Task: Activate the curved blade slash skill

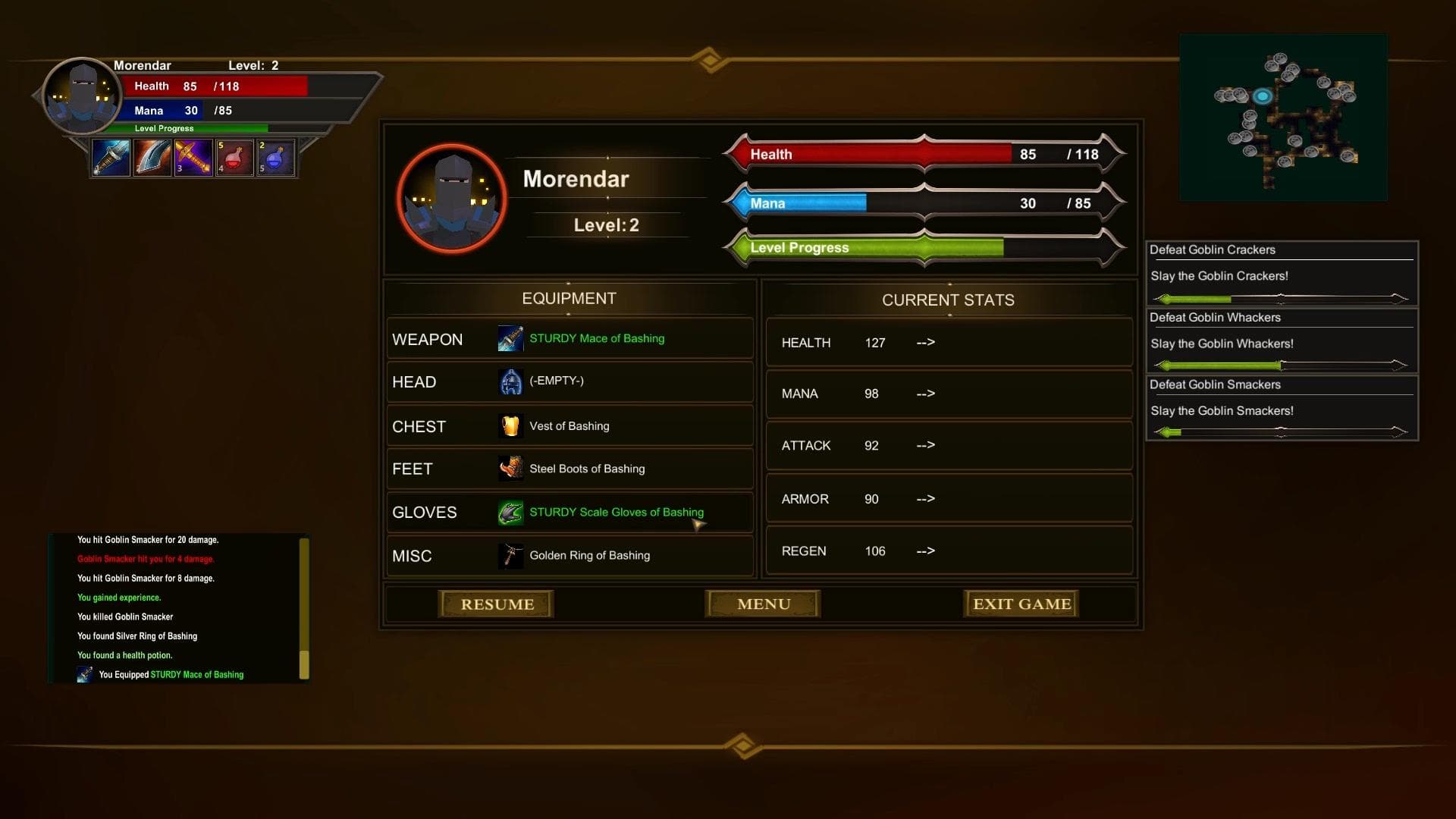Action: [x=152, y=158]
